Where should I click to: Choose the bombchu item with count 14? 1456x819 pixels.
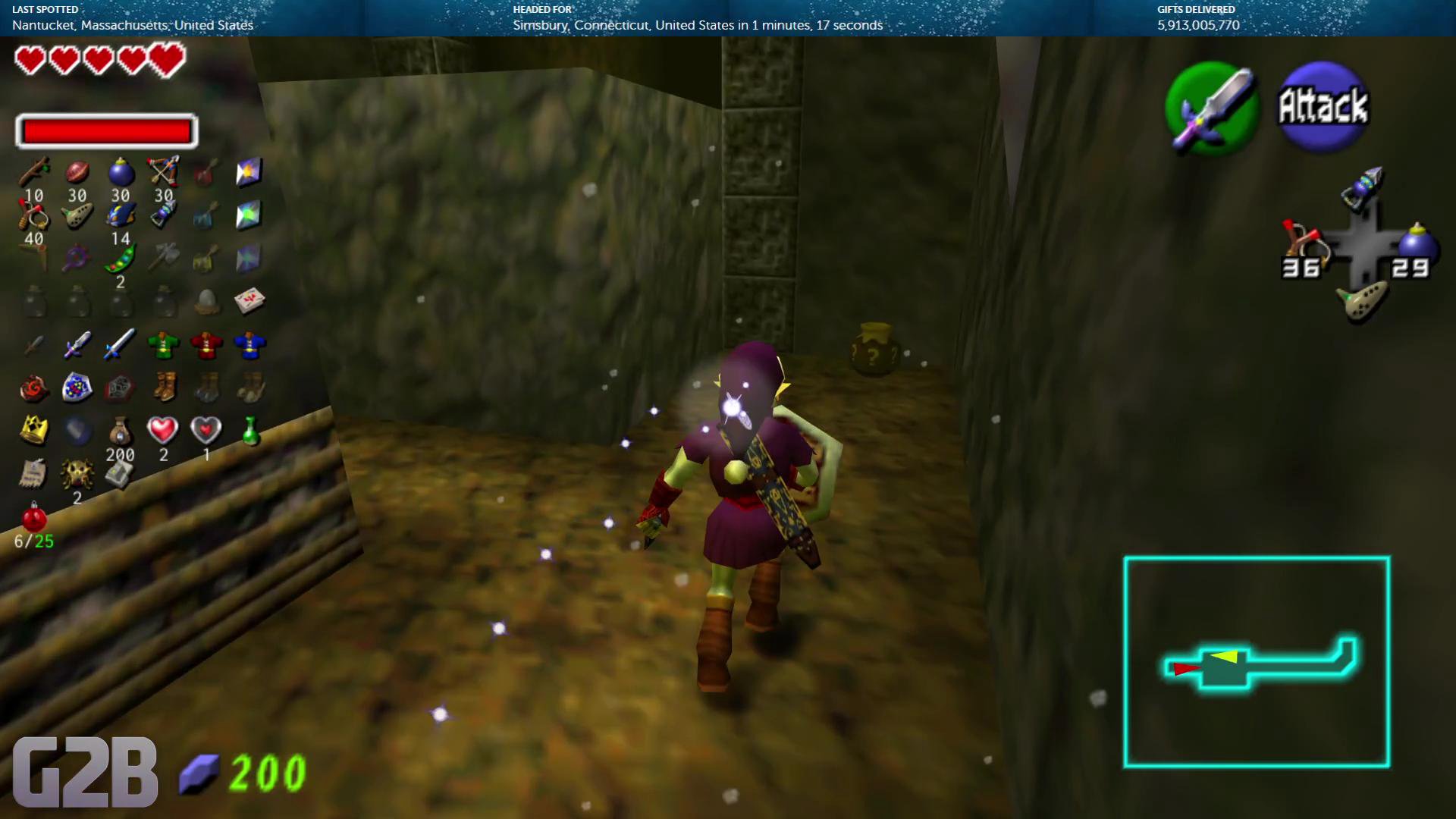[120, 216]
